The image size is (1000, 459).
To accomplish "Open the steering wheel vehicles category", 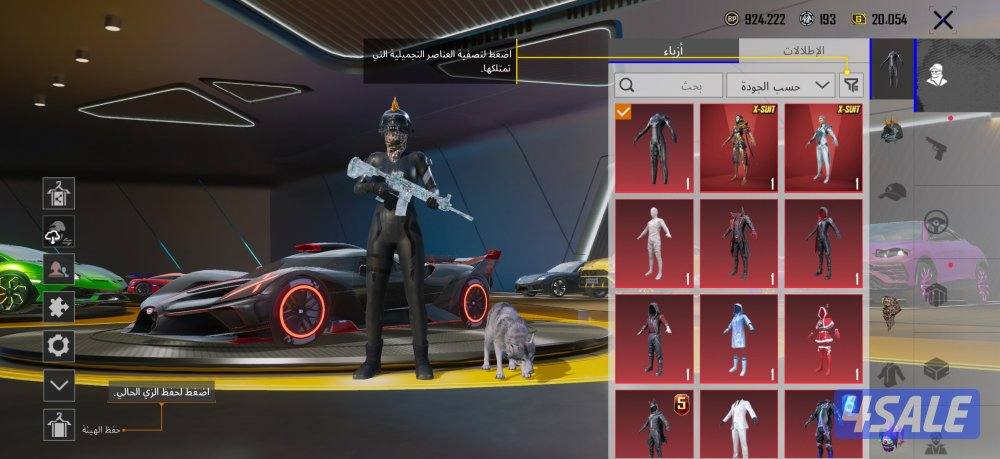I will point(936,220).
